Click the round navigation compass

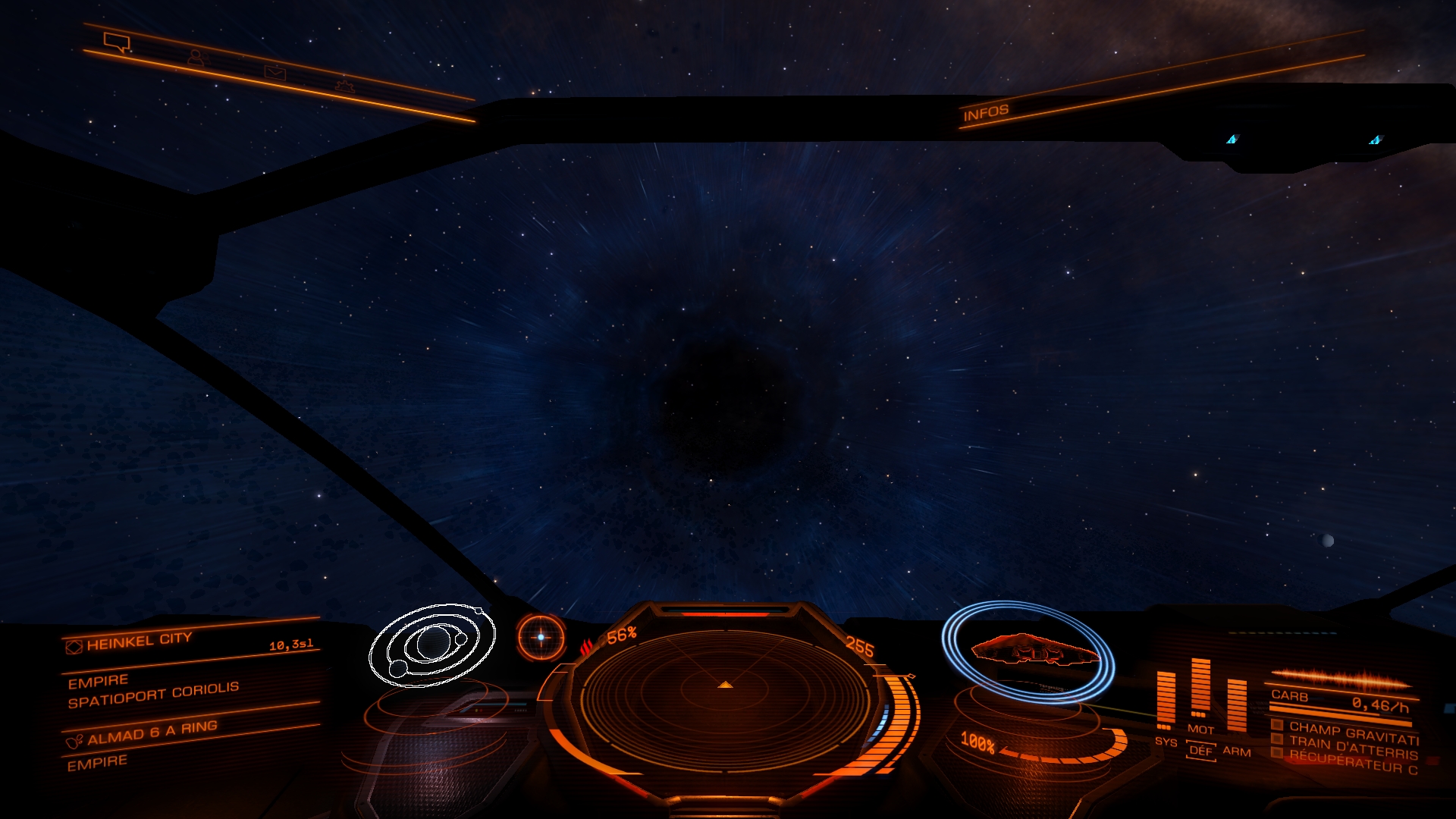(541, 637)
